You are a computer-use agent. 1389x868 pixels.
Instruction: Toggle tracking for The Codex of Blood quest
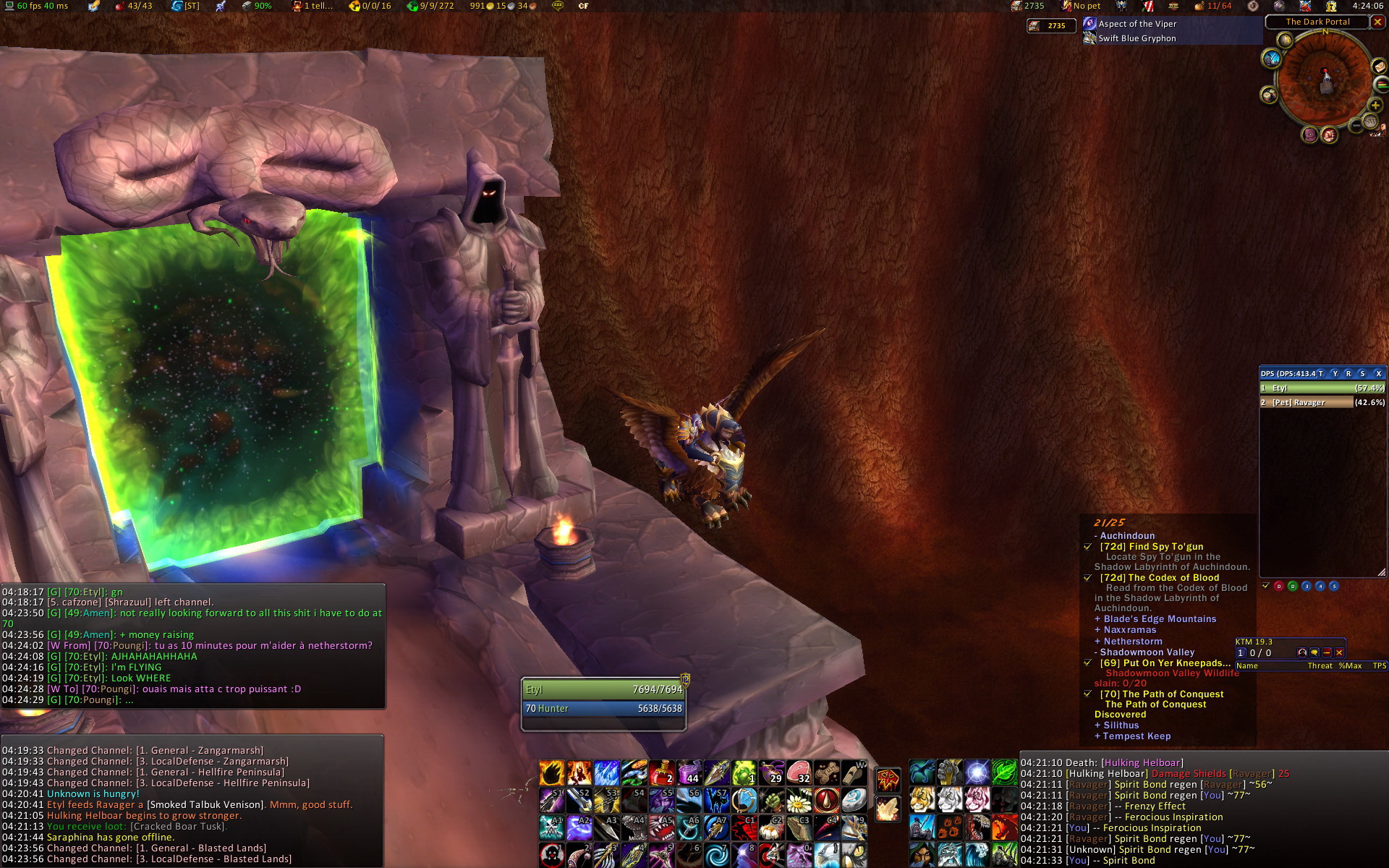click(1087, 578)
